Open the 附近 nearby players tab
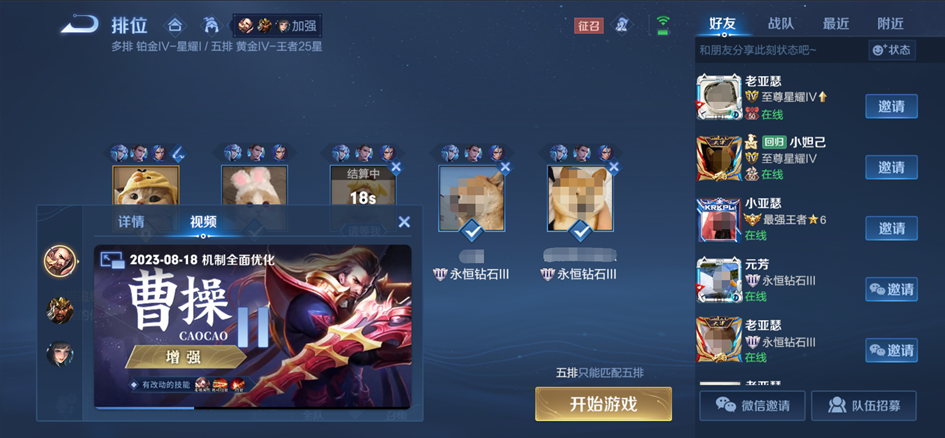945x438 pixels. point(890,23)
